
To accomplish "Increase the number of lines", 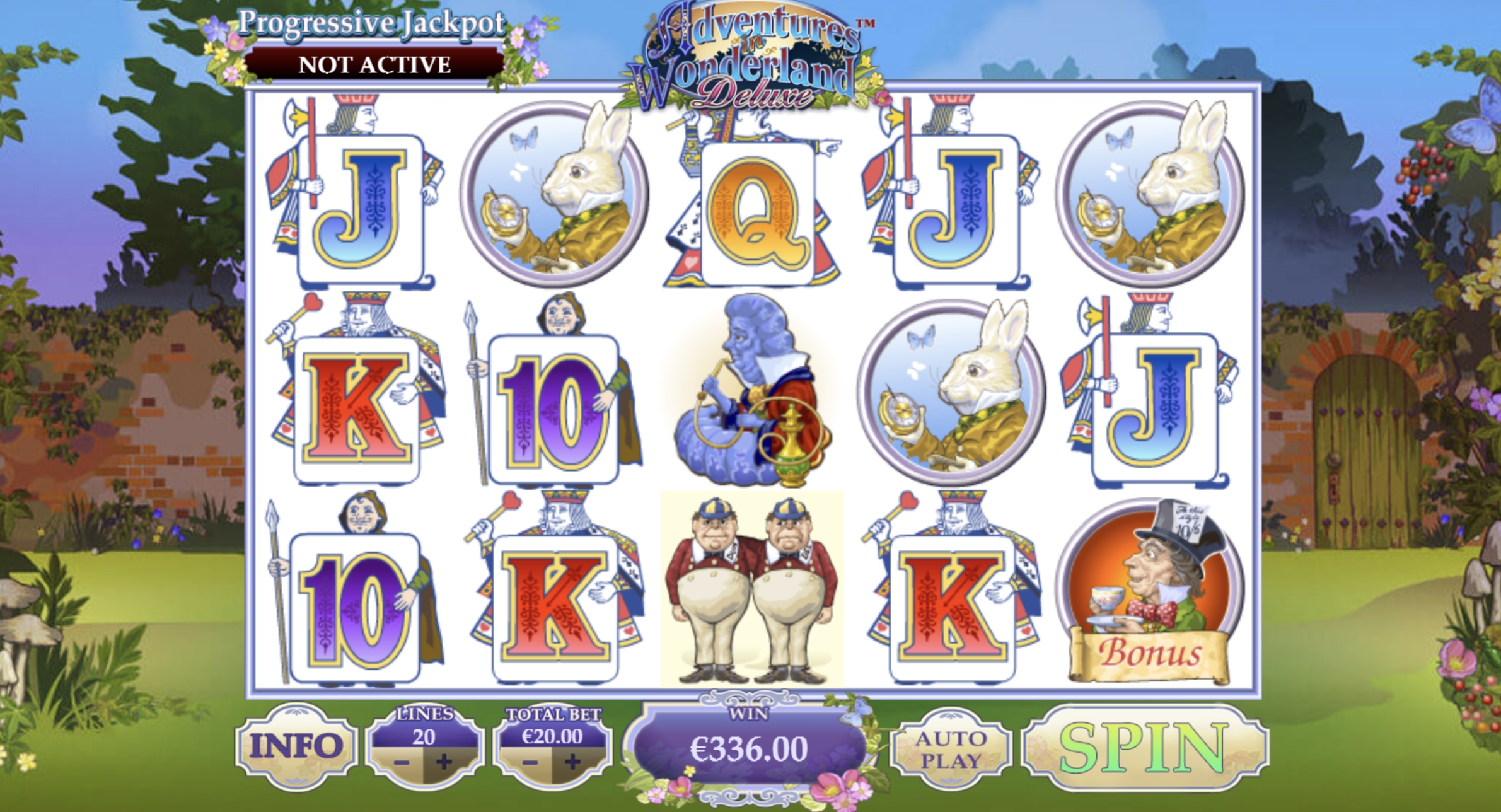I will pos(444,763).
